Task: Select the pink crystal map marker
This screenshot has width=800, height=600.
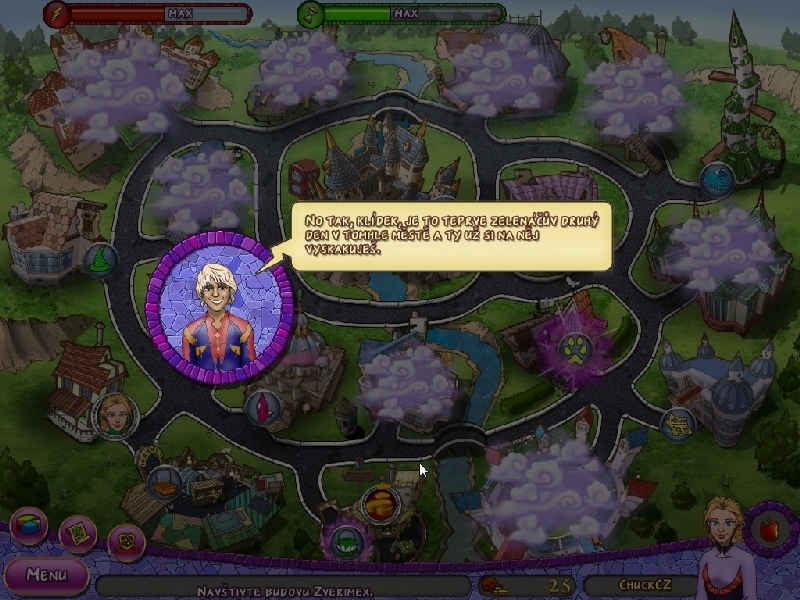Action: [x=261, y=407]
